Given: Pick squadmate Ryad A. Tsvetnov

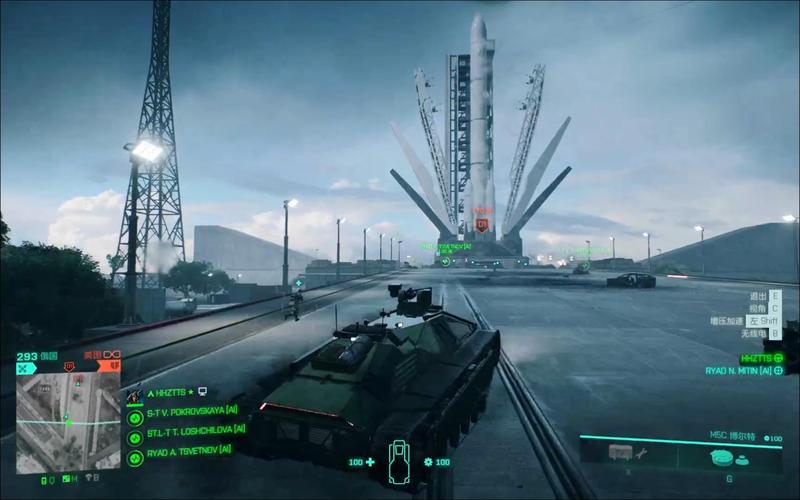Looking at the screenshot, I should (135, 452).
